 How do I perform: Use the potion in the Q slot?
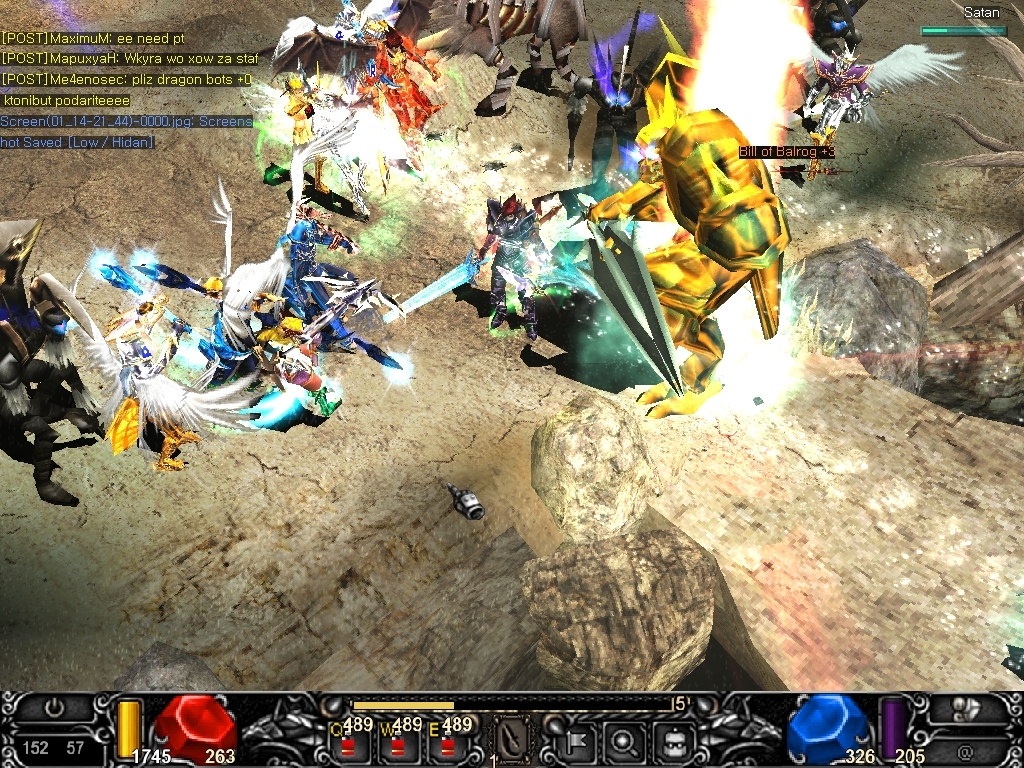click(348, 744)
